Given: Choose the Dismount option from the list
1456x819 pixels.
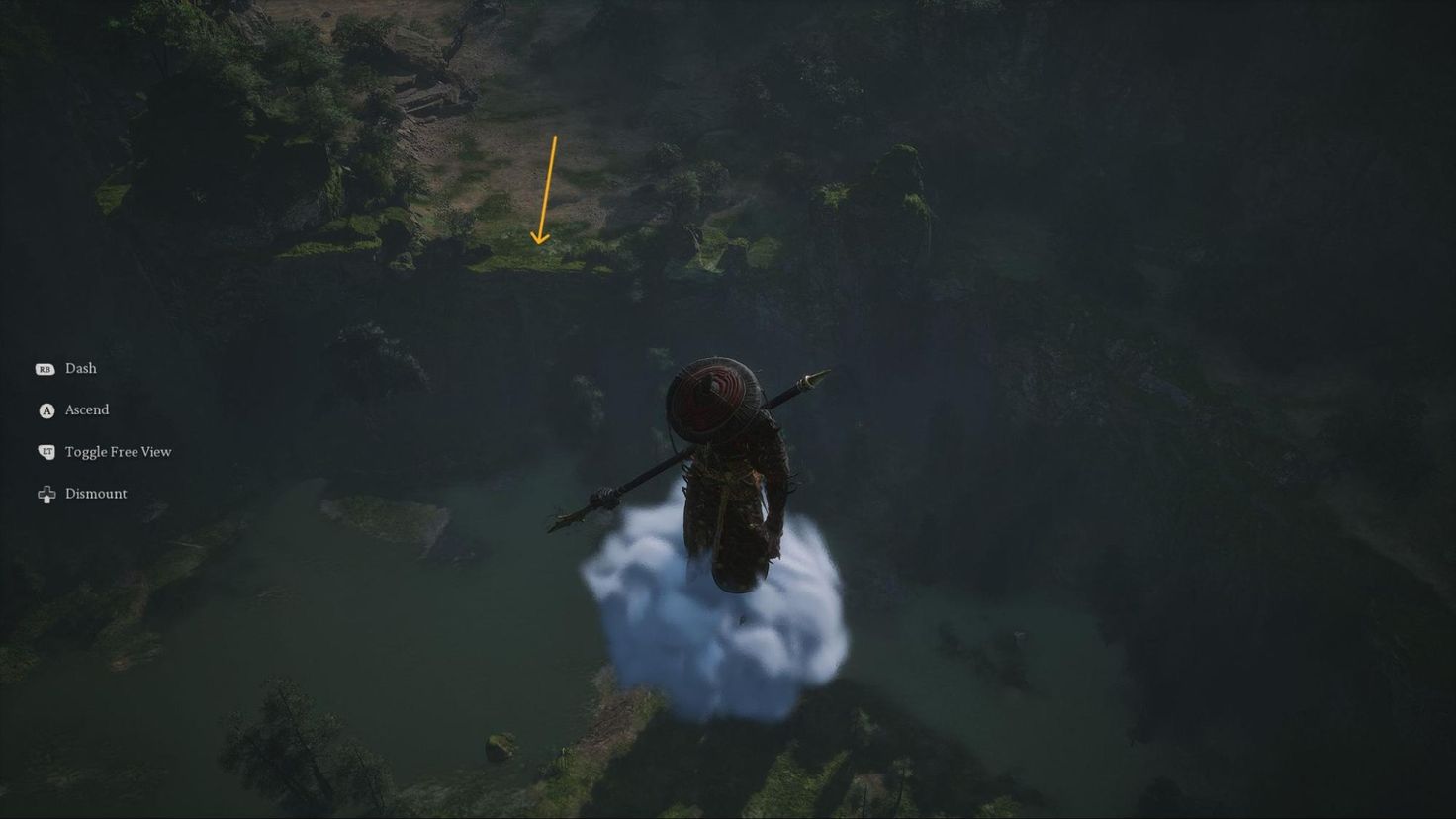Looking at the screenshot, I should pos(95,493).
